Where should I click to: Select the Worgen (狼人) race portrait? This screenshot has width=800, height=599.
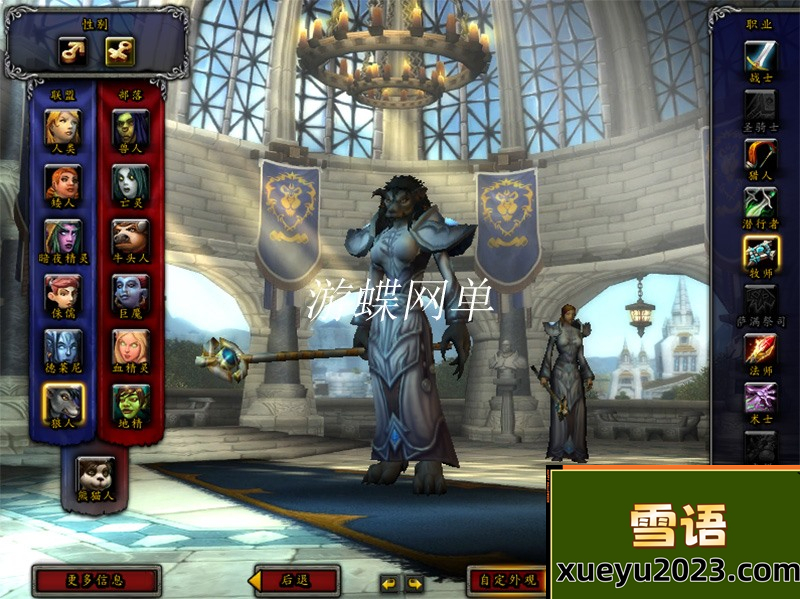(63, 403)
